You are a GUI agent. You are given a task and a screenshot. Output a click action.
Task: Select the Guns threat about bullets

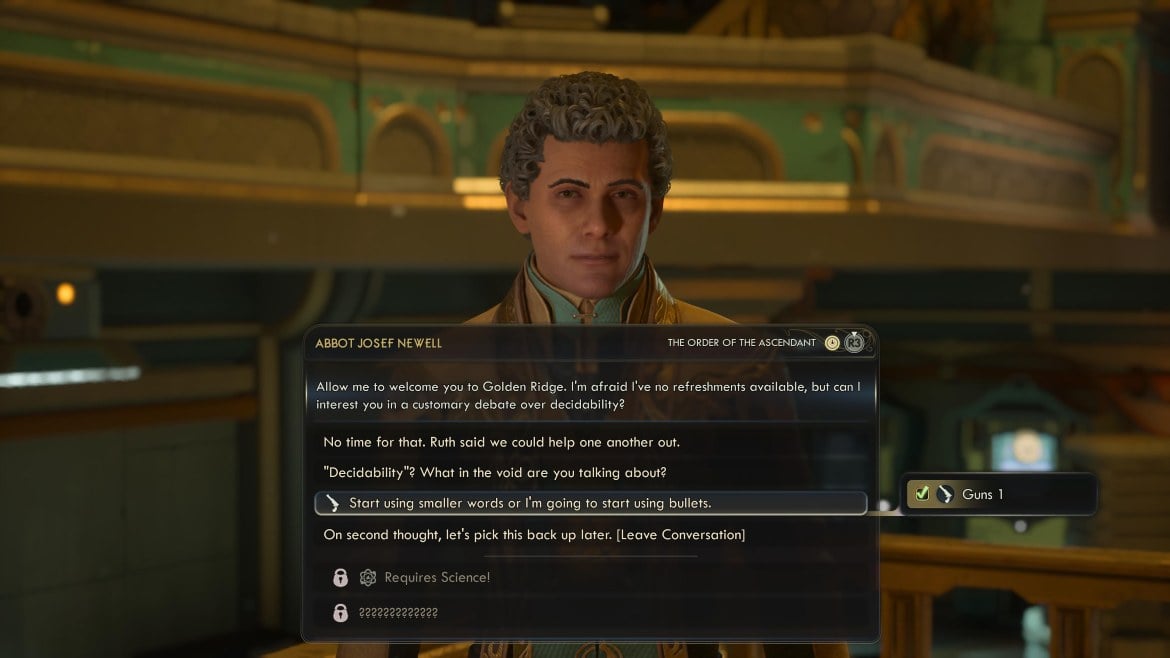tap(530, 503)
